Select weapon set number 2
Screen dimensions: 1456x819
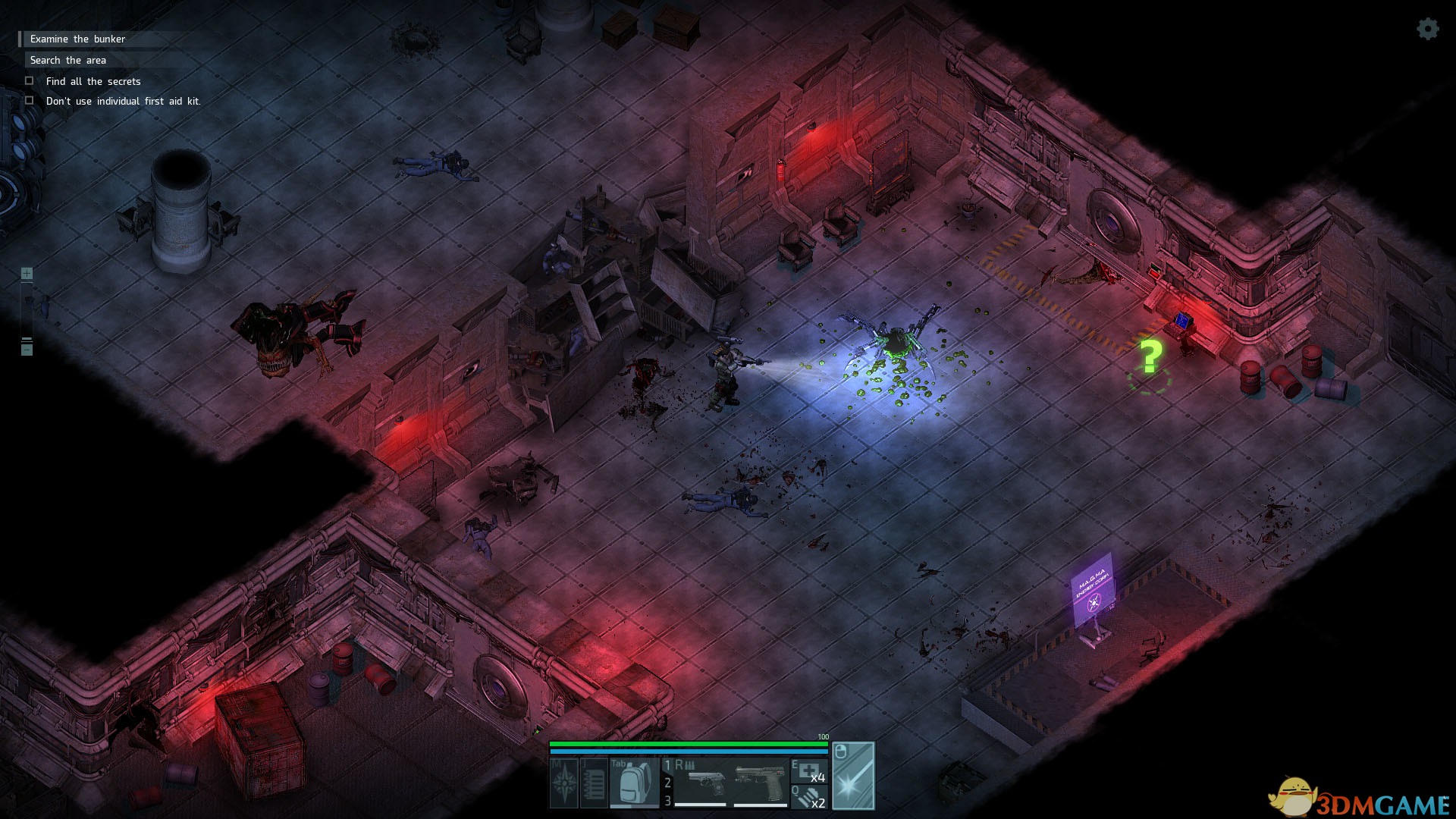coord(667,783)
